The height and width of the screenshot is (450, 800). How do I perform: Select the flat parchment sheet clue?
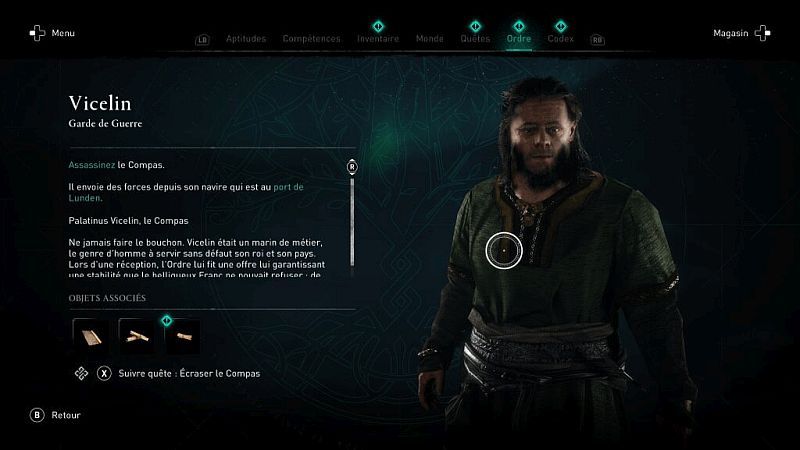[90, 336]
